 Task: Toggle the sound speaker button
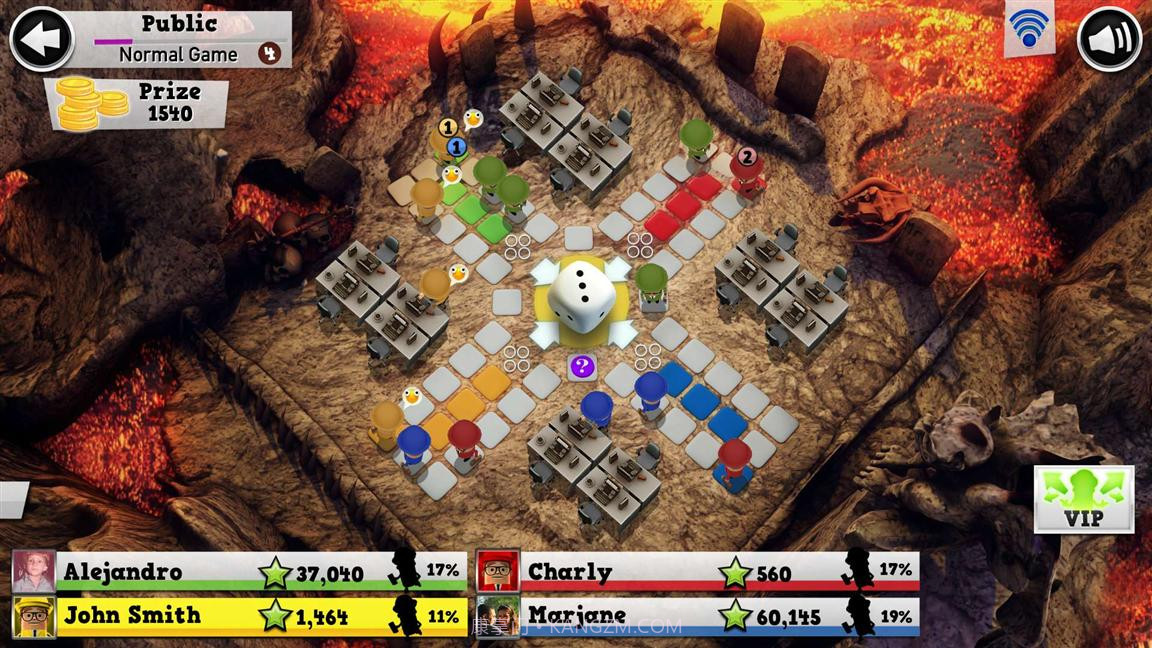[x=1109, y=40]
